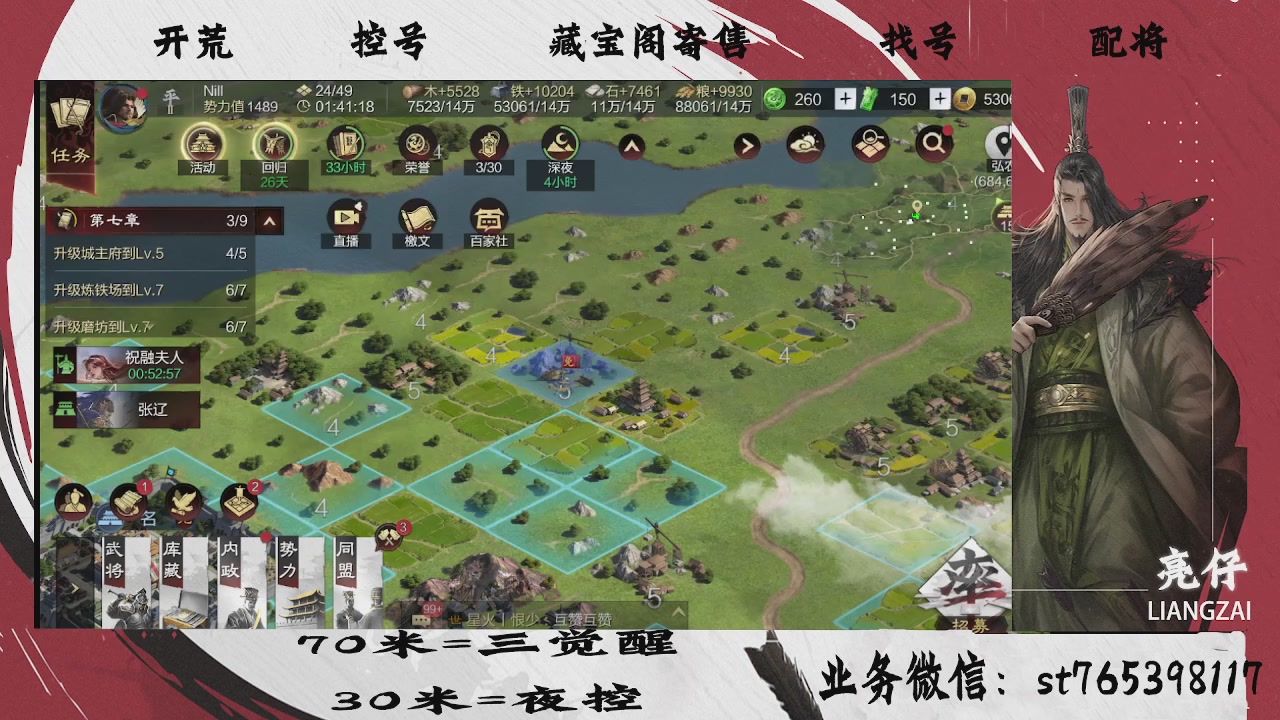Click the 祝融夫人 countdown portrait
This screenshot has width=1280, height=720.
point(126,364)
